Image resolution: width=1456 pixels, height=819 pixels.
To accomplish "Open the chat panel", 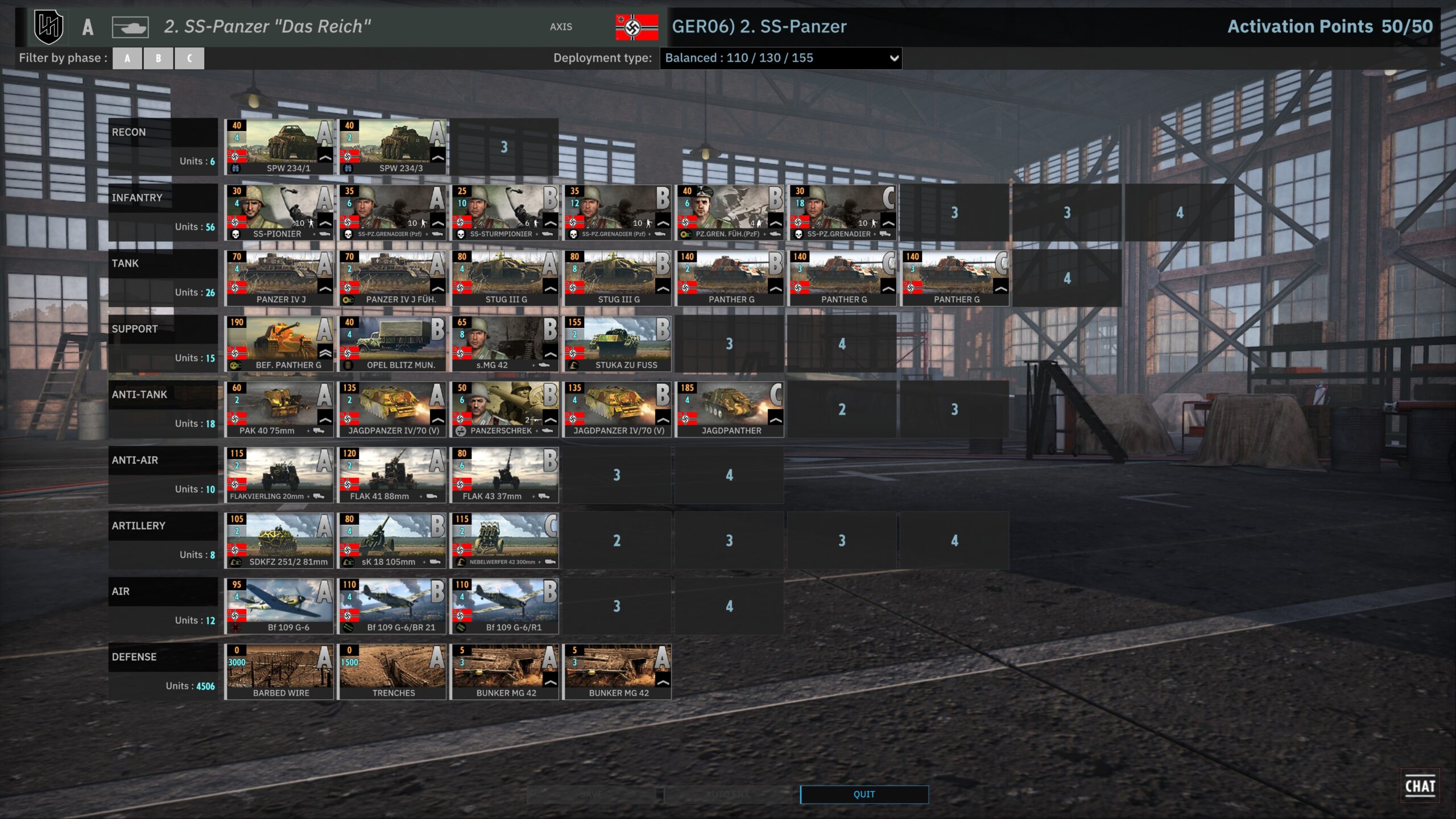I will click(x=1420, y=786).
